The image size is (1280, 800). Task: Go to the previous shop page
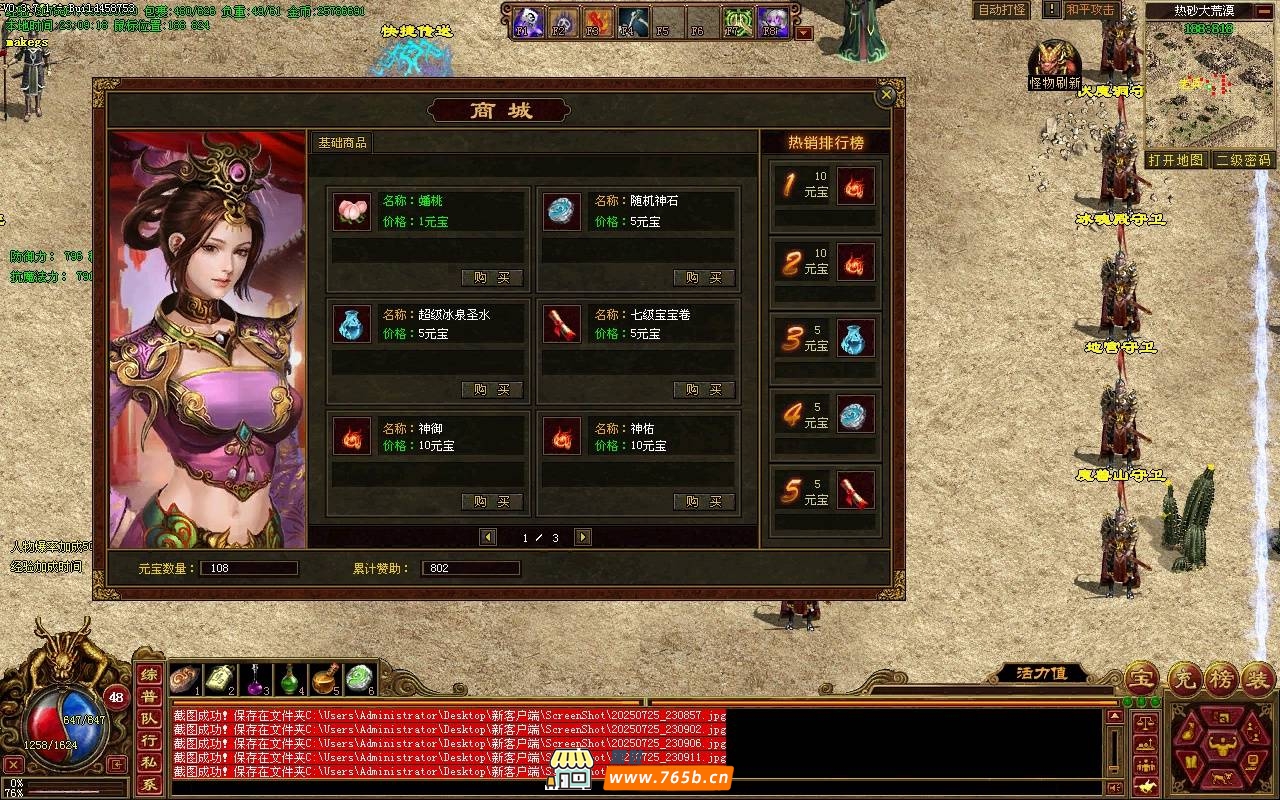tap(488, 538)
